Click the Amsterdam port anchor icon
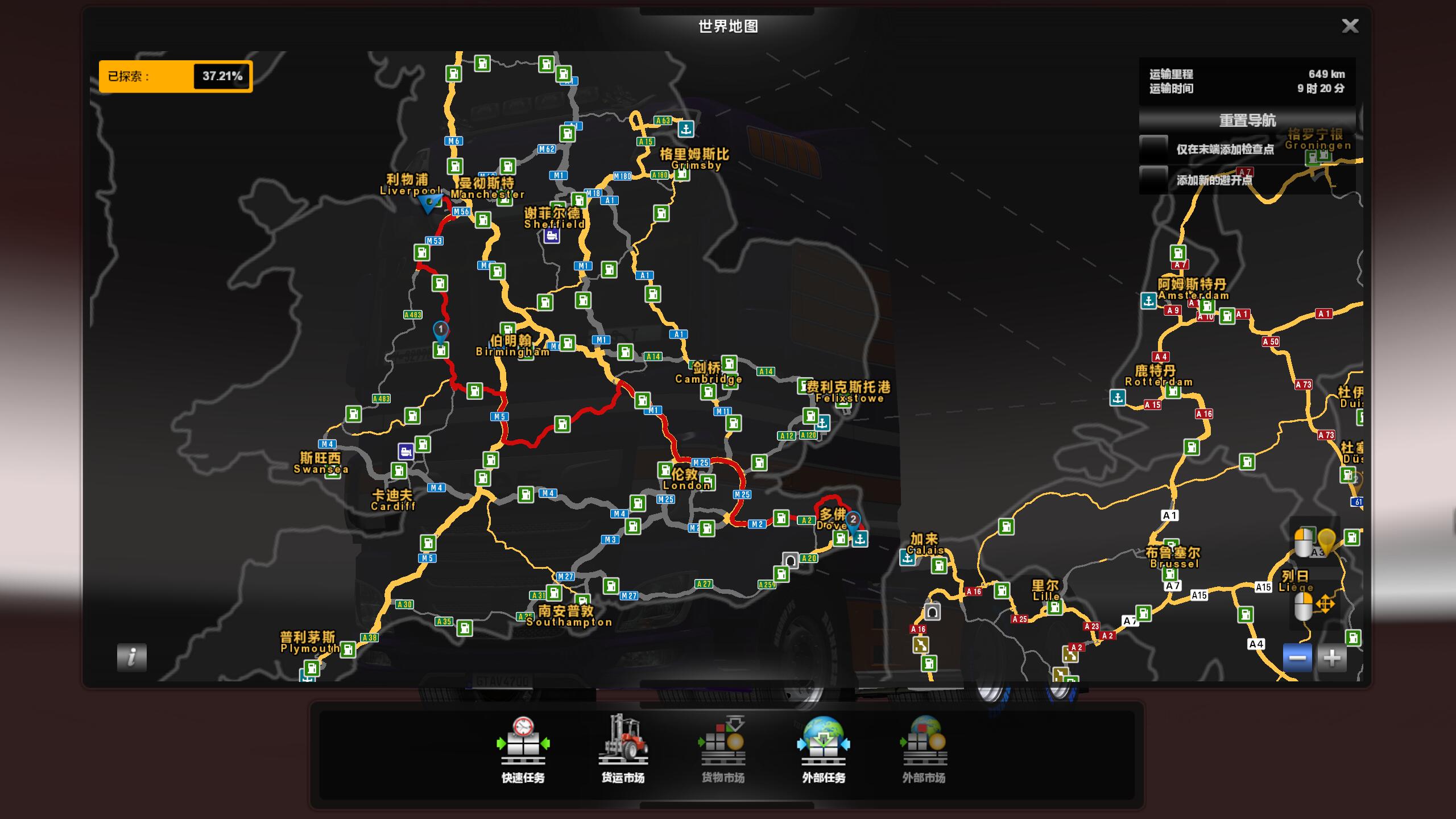The width and height of the screenshot is (1456, 819). (x=1148, y=301)
